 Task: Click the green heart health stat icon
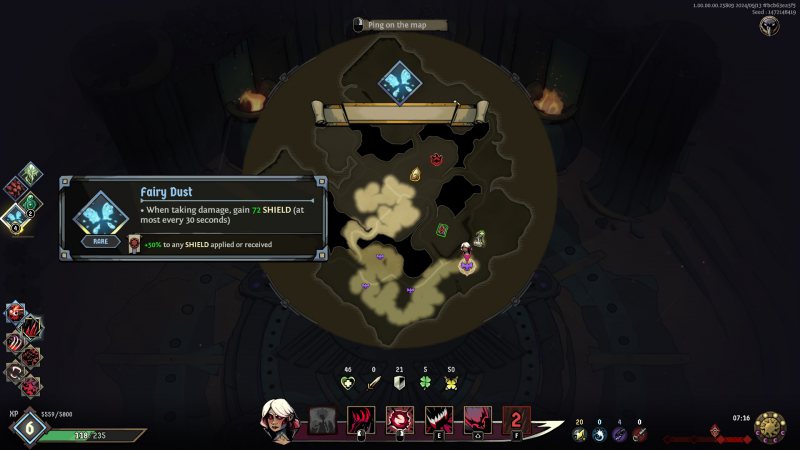pos(348,382)
